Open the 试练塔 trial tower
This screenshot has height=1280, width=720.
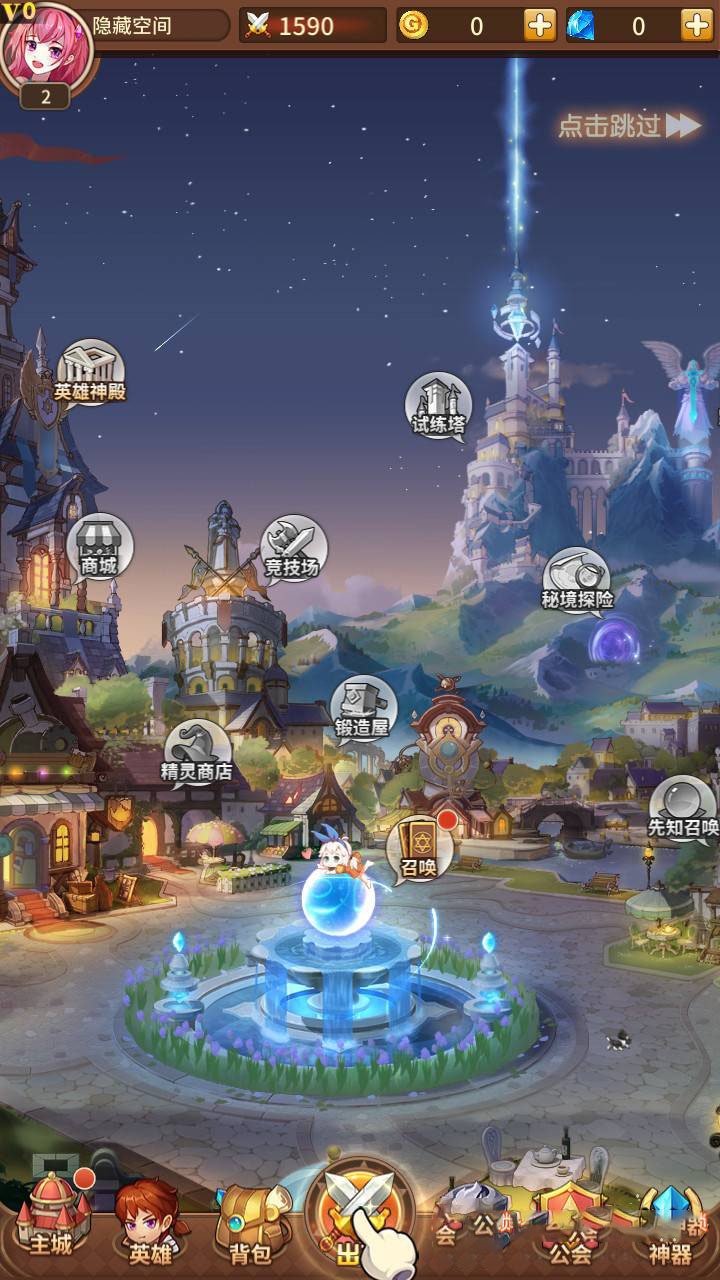[438, 405]
